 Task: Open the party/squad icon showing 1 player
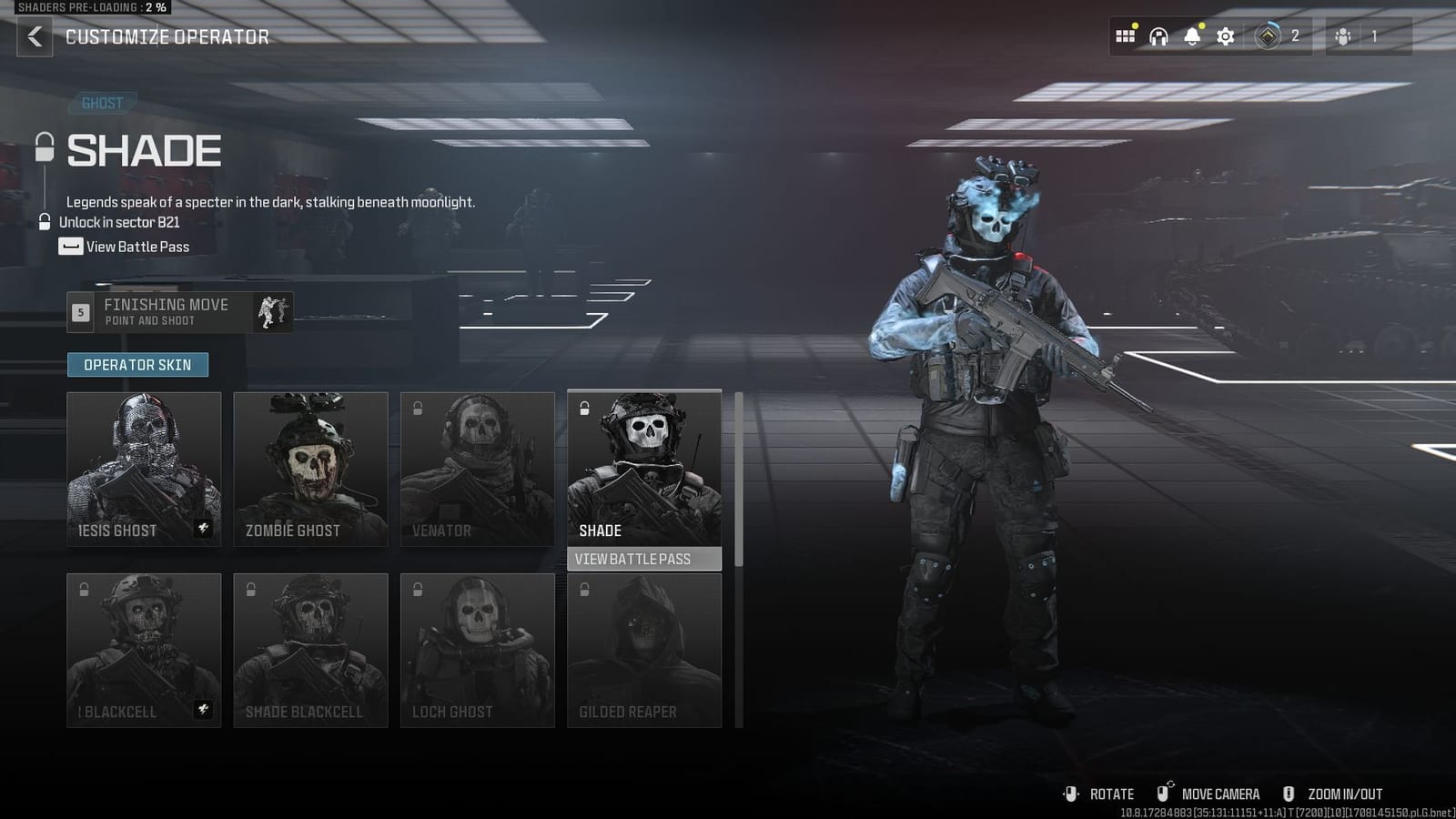(x=1342, y=36)
